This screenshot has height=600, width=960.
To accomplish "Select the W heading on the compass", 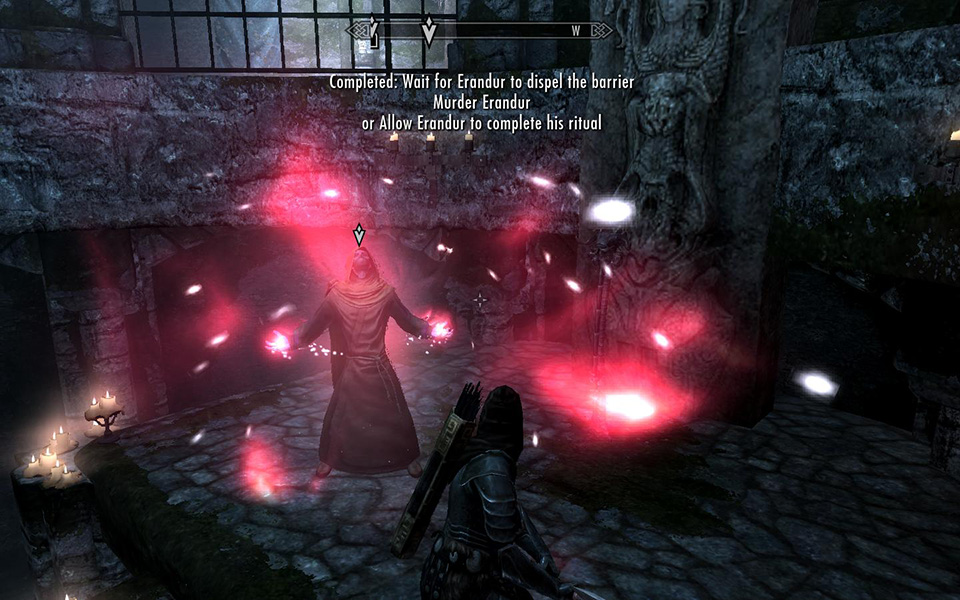I will [x=575, y=31].
